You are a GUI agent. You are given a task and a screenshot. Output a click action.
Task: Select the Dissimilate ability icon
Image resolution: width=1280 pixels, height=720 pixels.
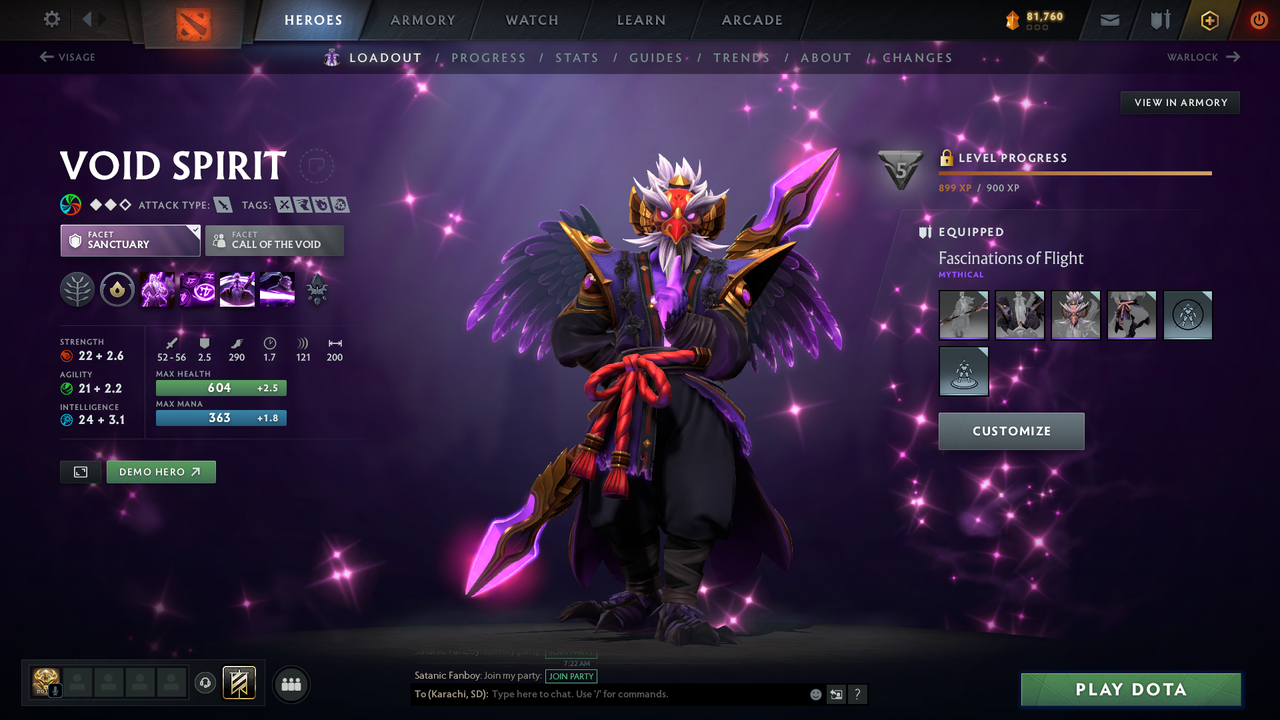(x=197, y=289)
